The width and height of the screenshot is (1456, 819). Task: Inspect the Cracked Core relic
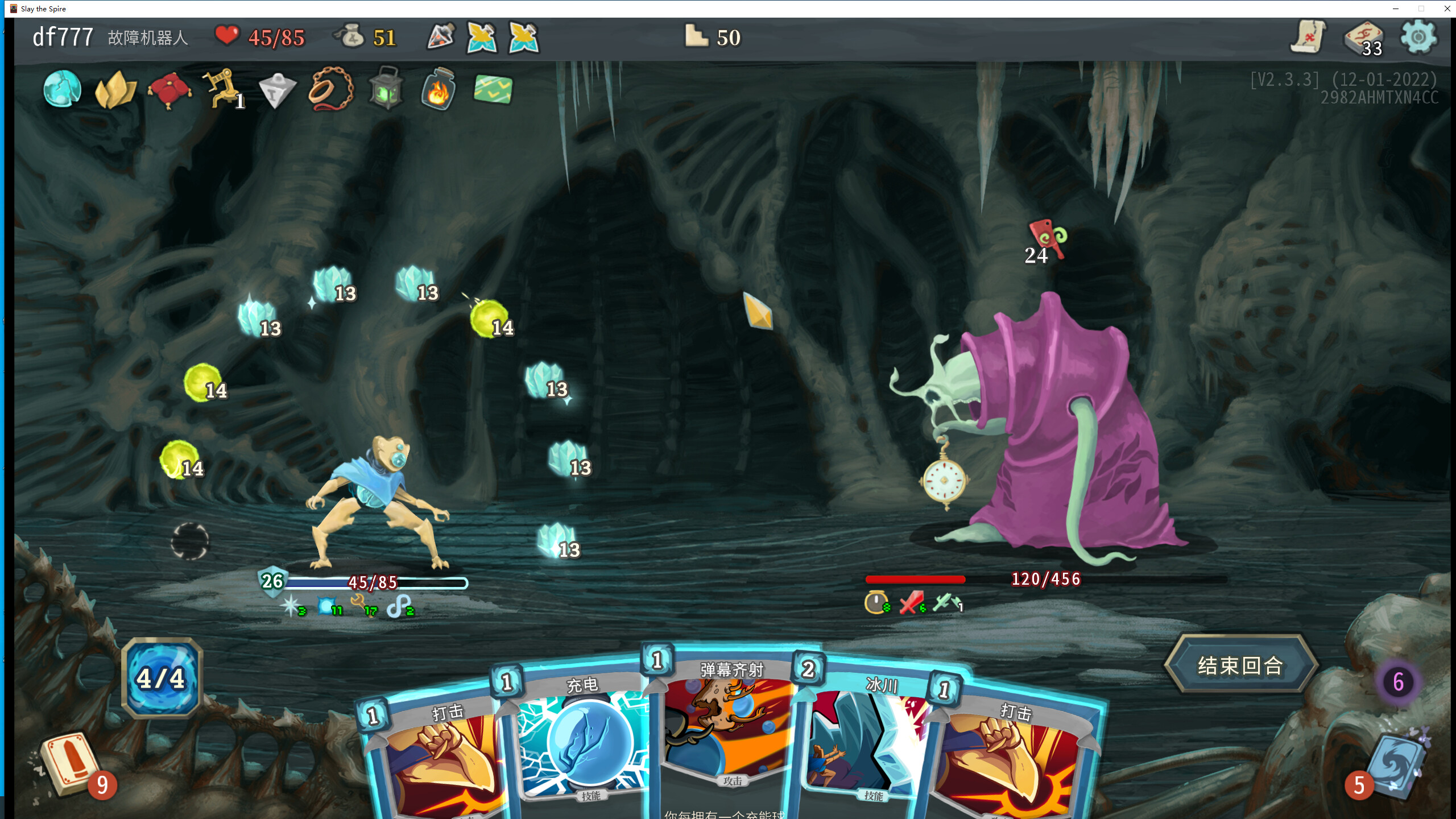click(62, 89)
